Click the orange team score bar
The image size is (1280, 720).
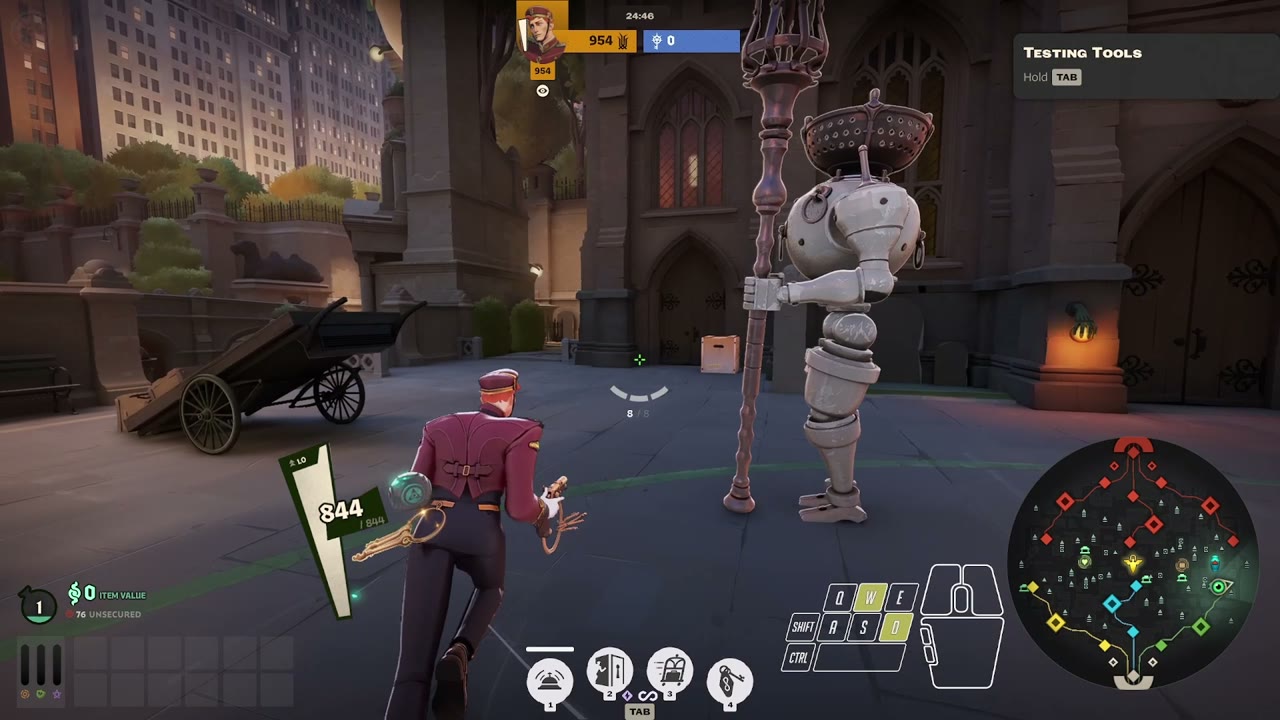pyautogui.click(x=603, y=41)
